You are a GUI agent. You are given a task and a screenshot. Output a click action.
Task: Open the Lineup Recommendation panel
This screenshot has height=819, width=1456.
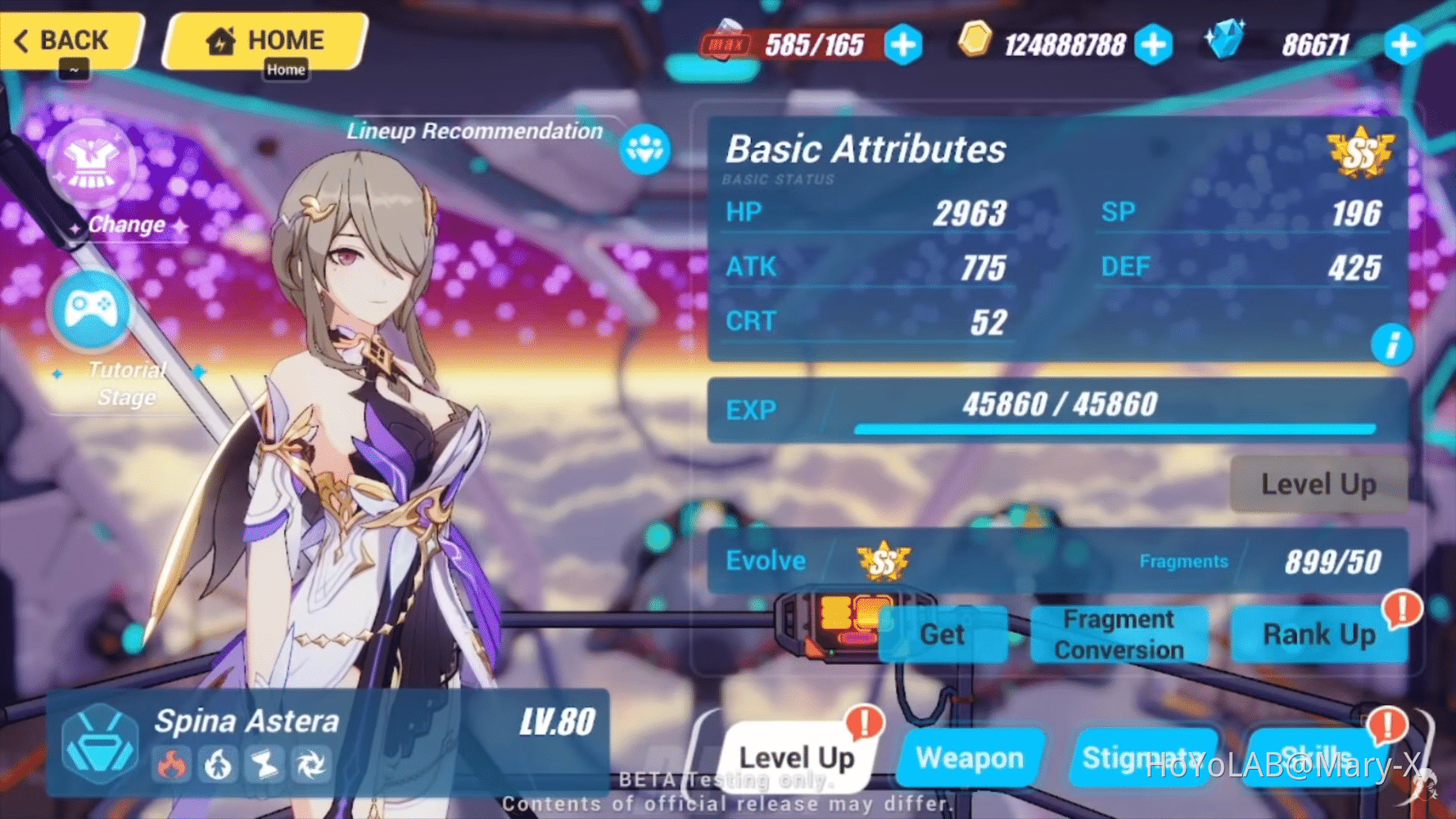[x=645, y=149]
